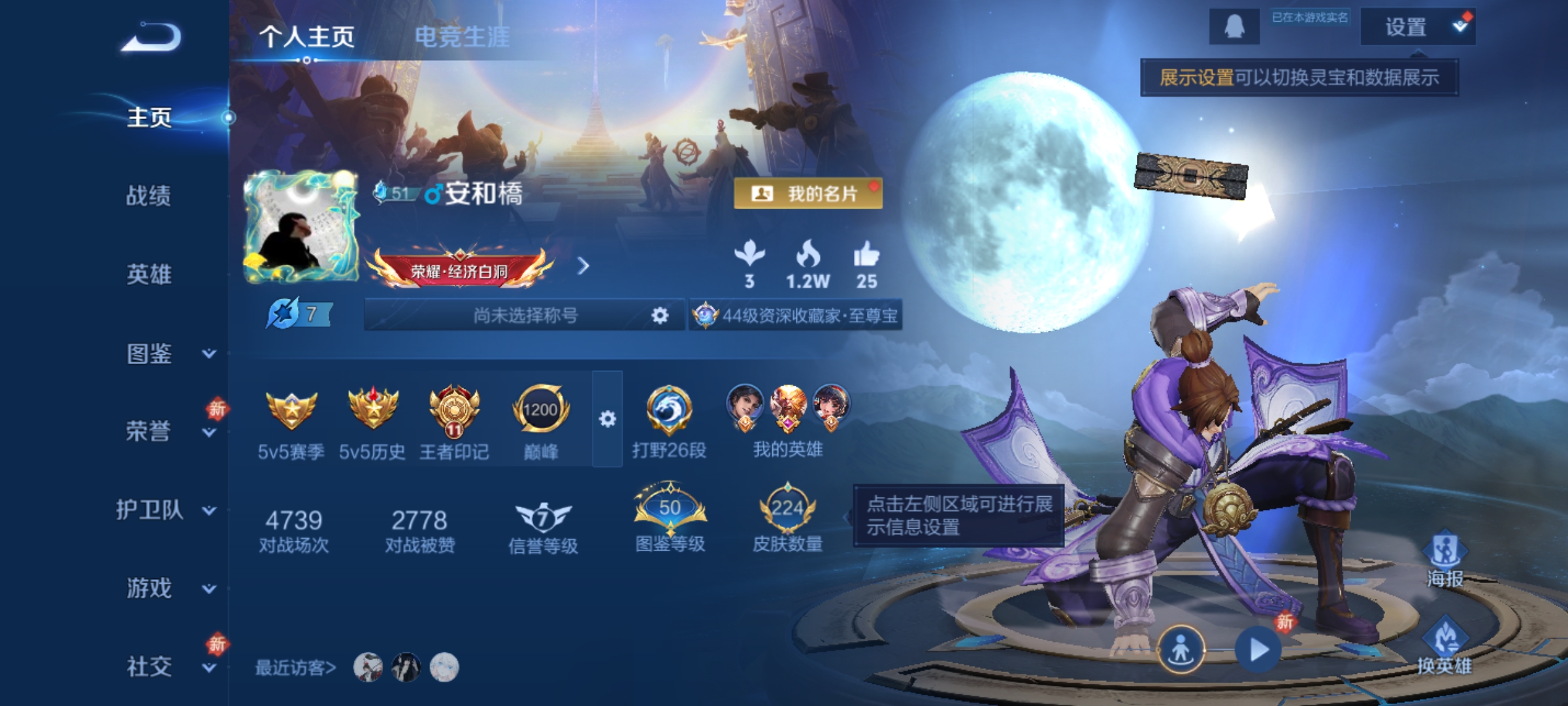Select 战绩 in the left sidebar
Image resolution: width=1568 pixels, height=706 pixels.
click(x=148, y=197)
